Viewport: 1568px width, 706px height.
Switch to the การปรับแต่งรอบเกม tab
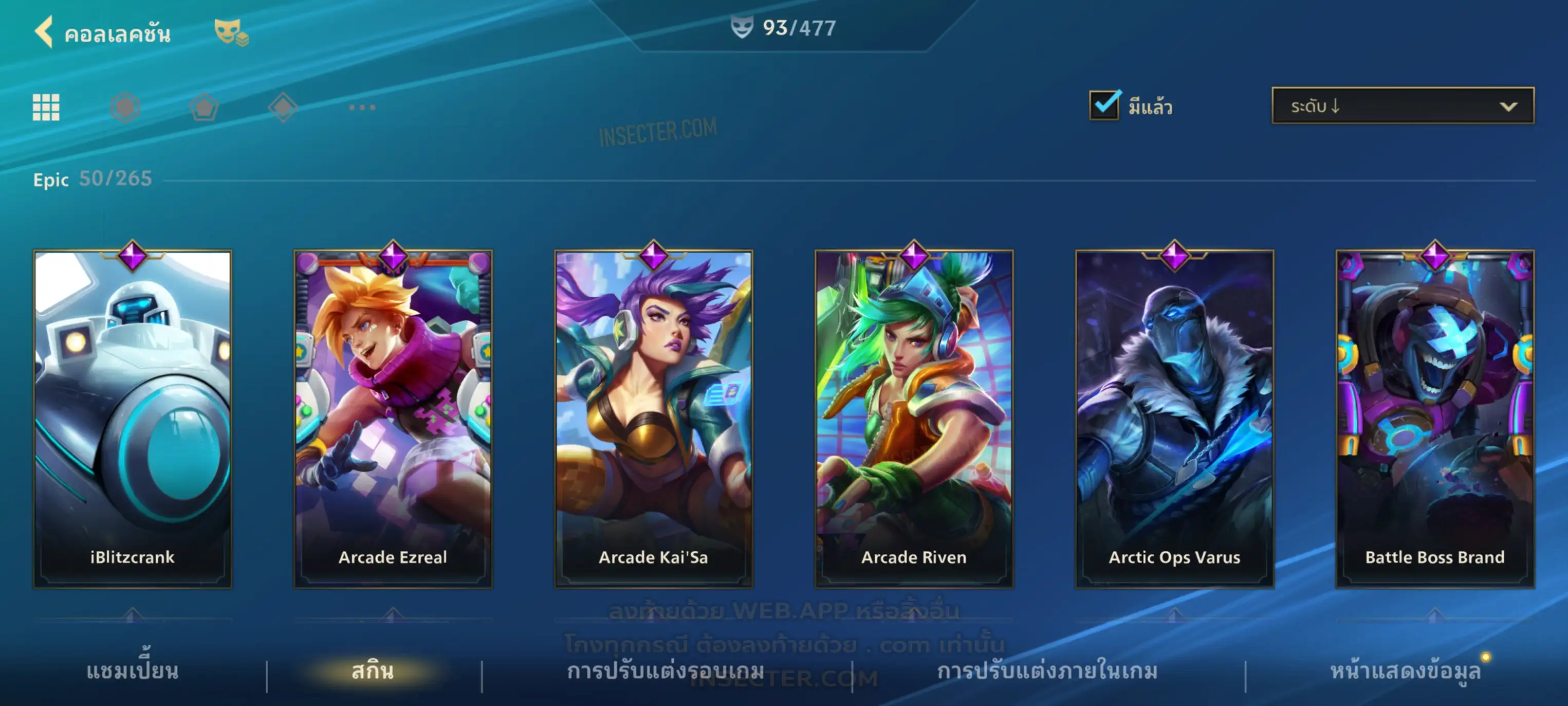[x=666, y=671]
